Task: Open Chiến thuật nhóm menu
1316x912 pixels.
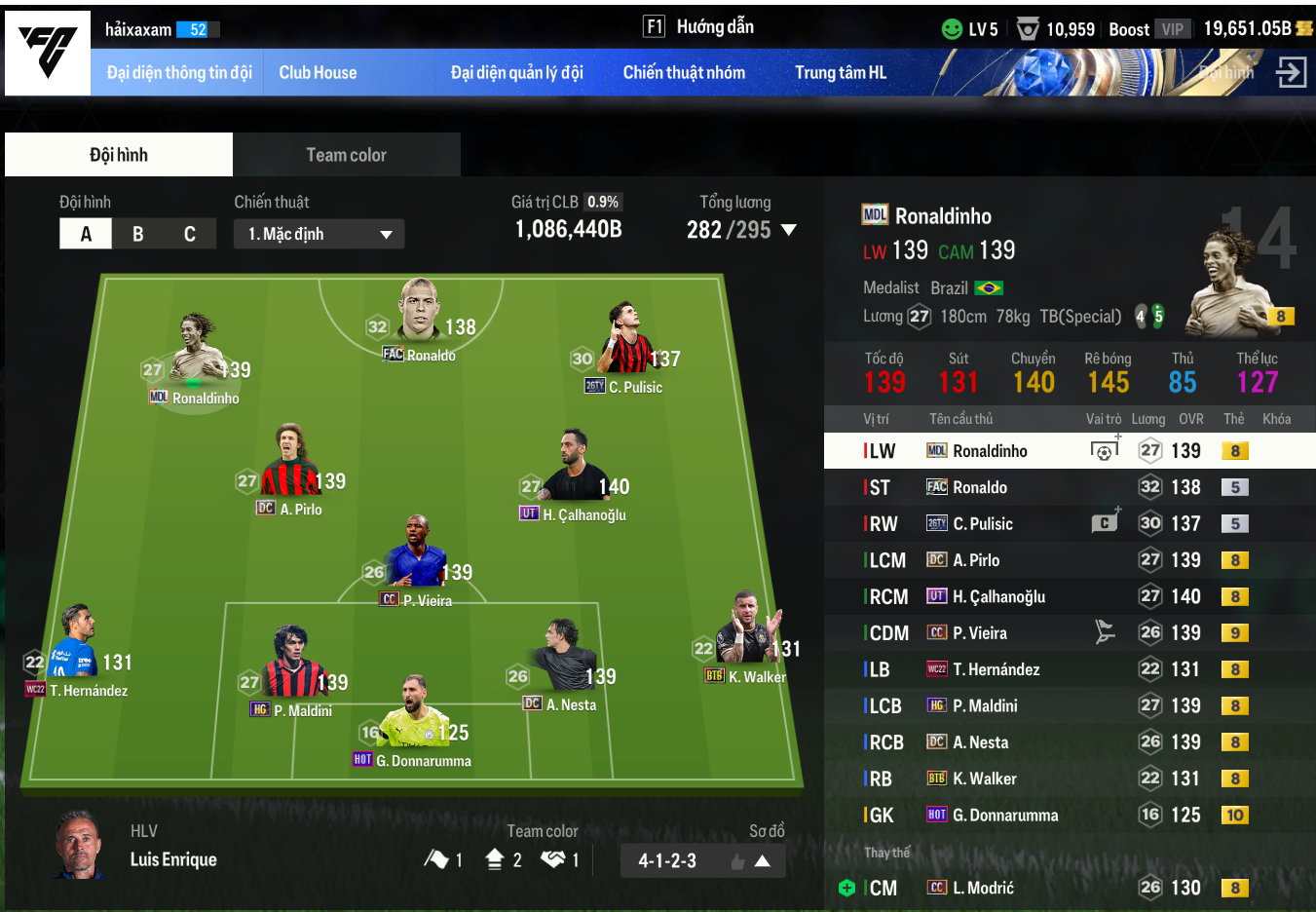Action: (x=684, y=73)
